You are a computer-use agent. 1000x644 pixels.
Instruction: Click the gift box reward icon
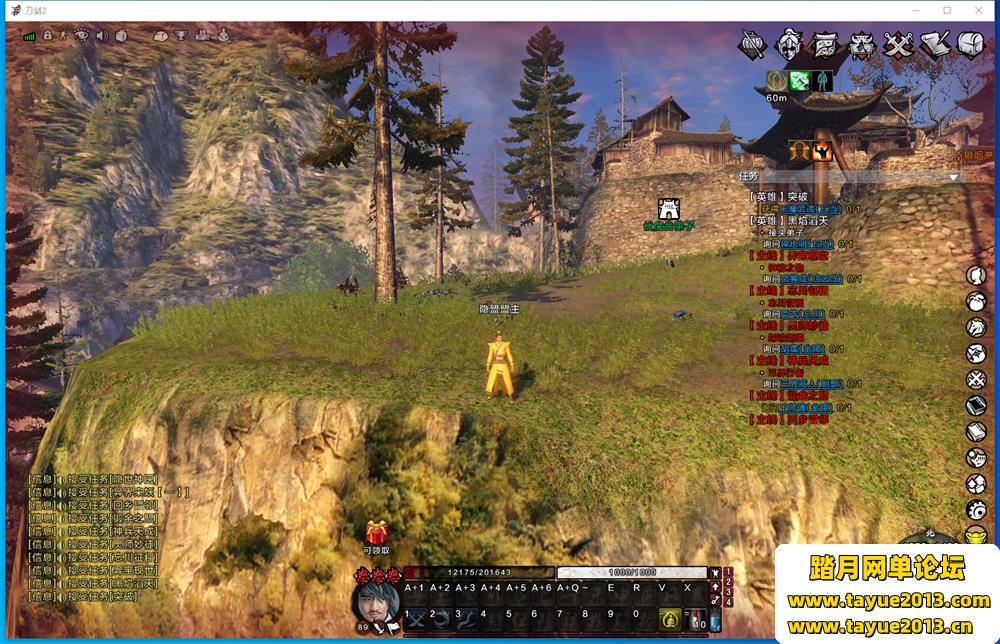point(377,533)
